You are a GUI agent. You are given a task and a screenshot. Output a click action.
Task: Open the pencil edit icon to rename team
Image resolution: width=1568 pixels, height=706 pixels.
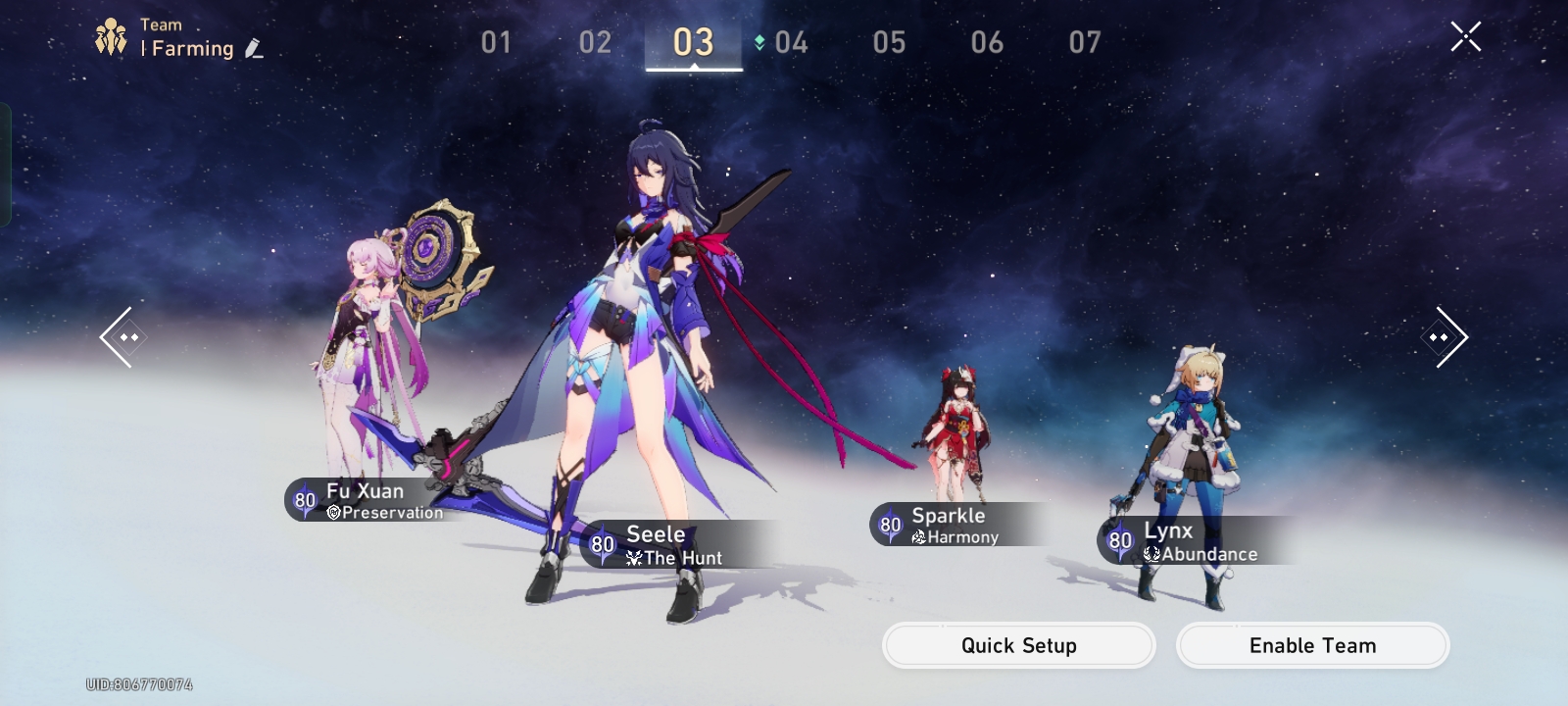[x=253, y=48]
